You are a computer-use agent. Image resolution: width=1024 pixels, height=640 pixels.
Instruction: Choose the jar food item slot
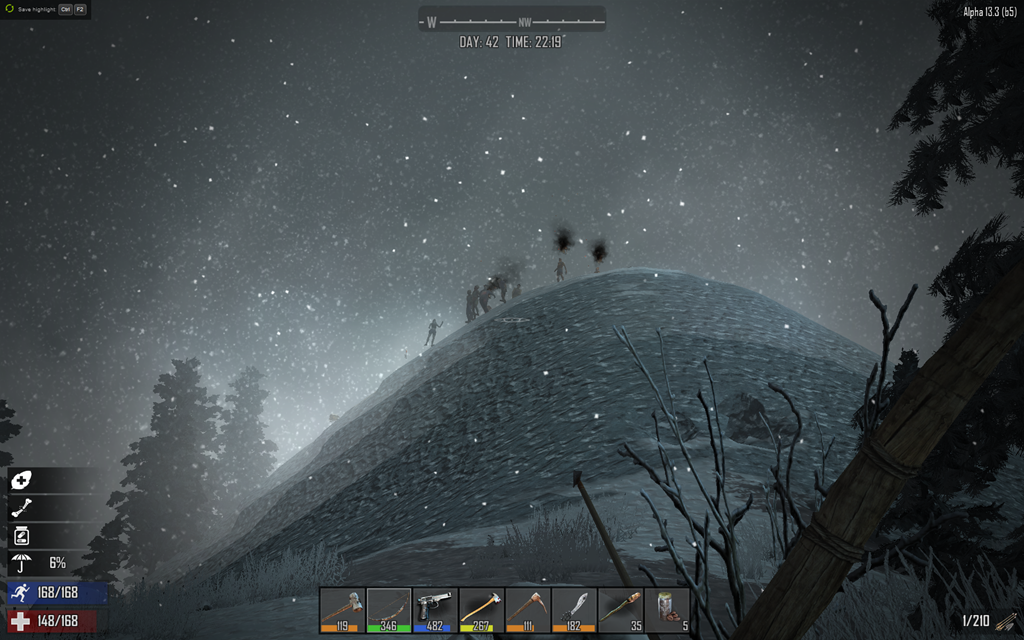click(x=667, y=609)
